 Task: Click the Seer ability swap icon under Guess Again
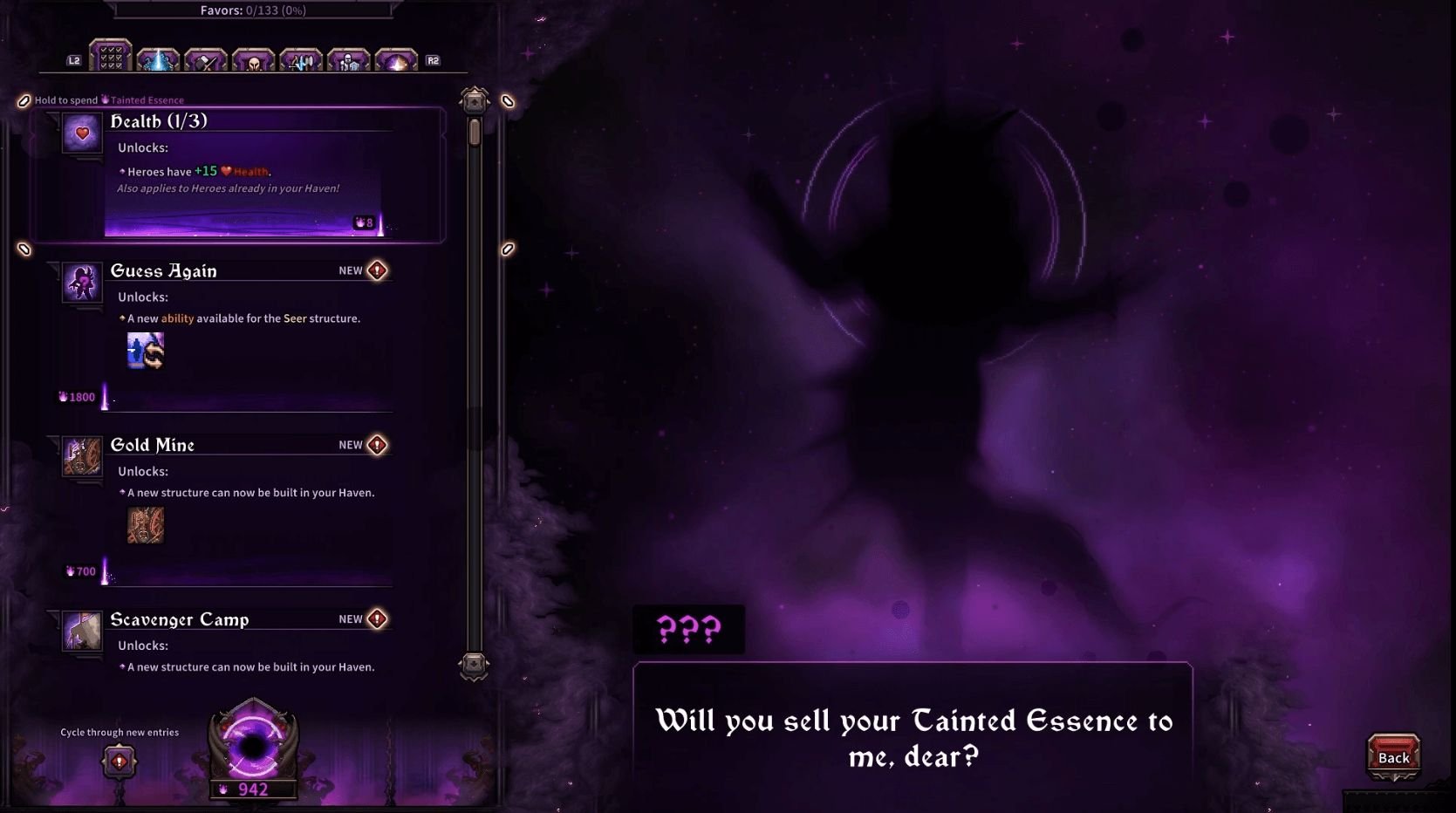(x=145, y=351)
